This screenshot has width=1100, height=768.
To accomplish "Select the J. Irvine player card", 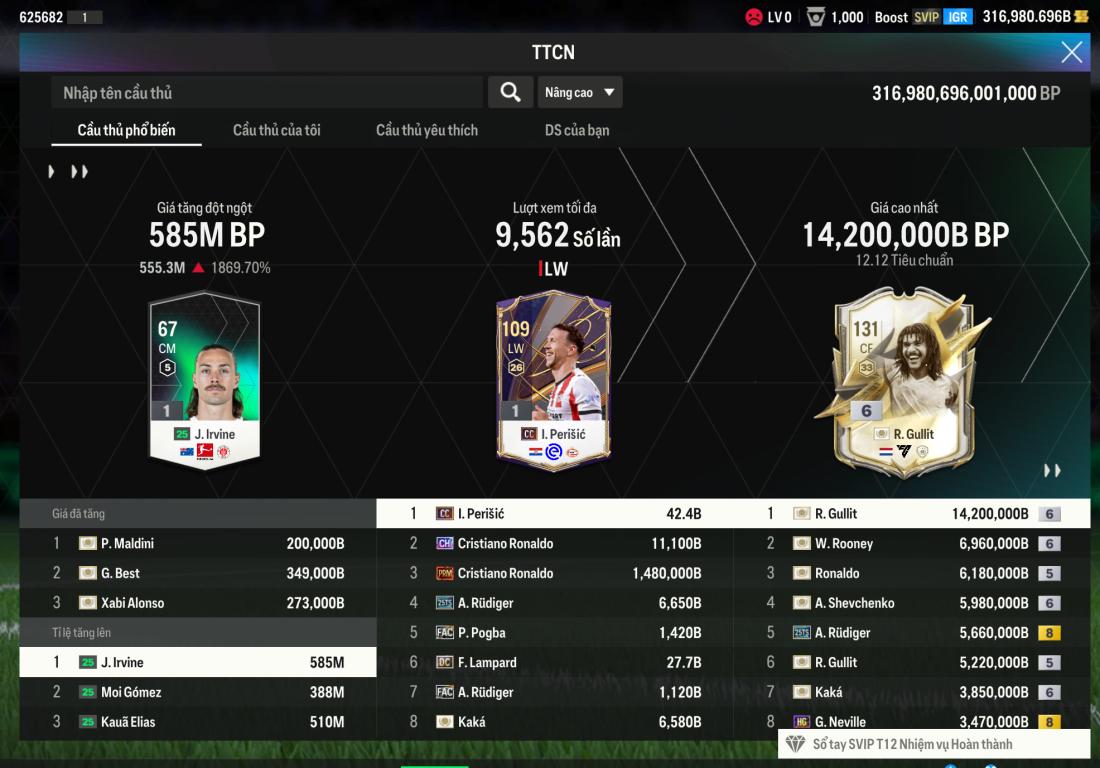I will pyautogui.click(x=204, y=380).
